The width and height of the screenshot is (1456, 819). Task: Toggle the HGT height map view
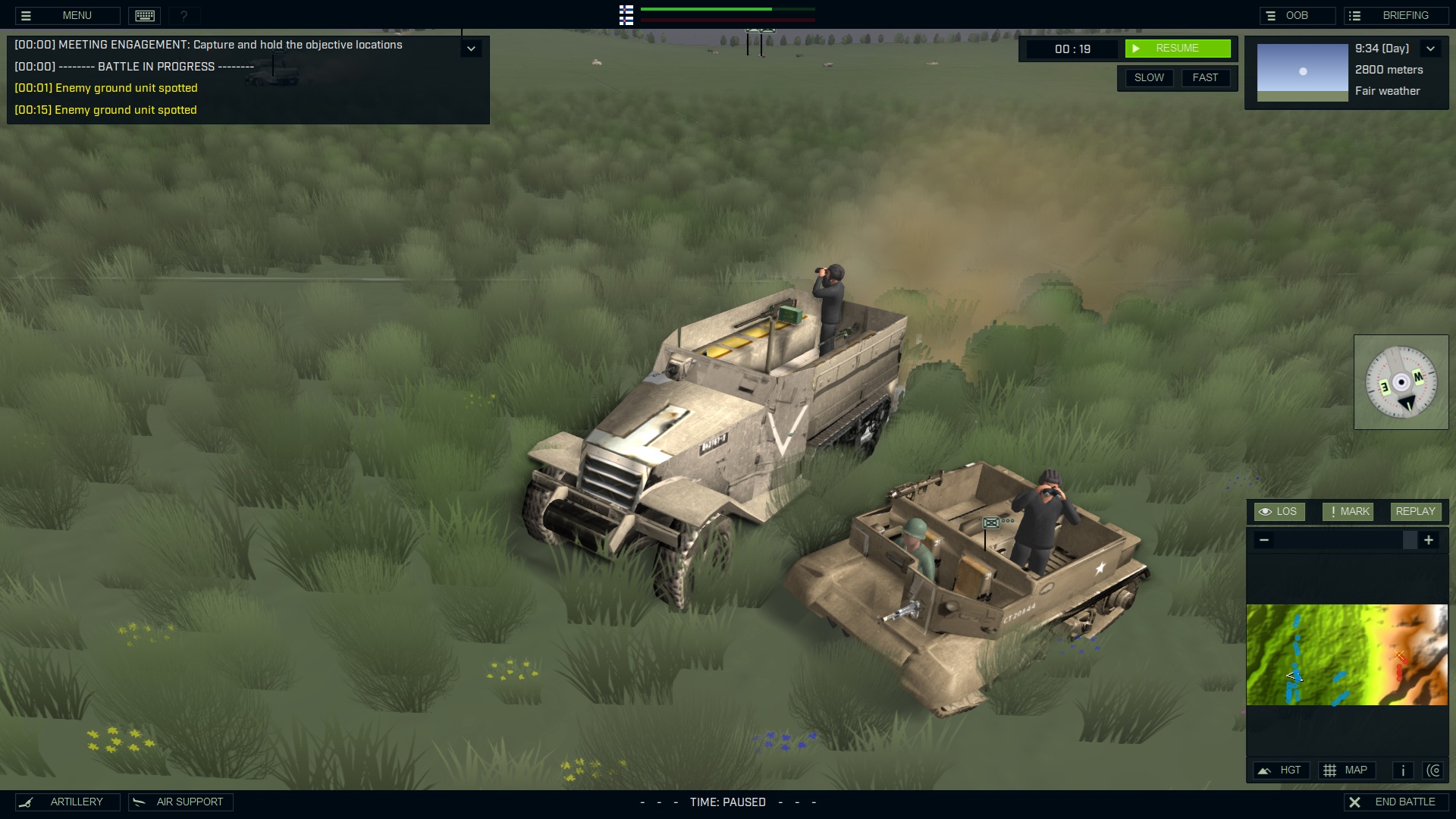click(x=1280, y=770)
